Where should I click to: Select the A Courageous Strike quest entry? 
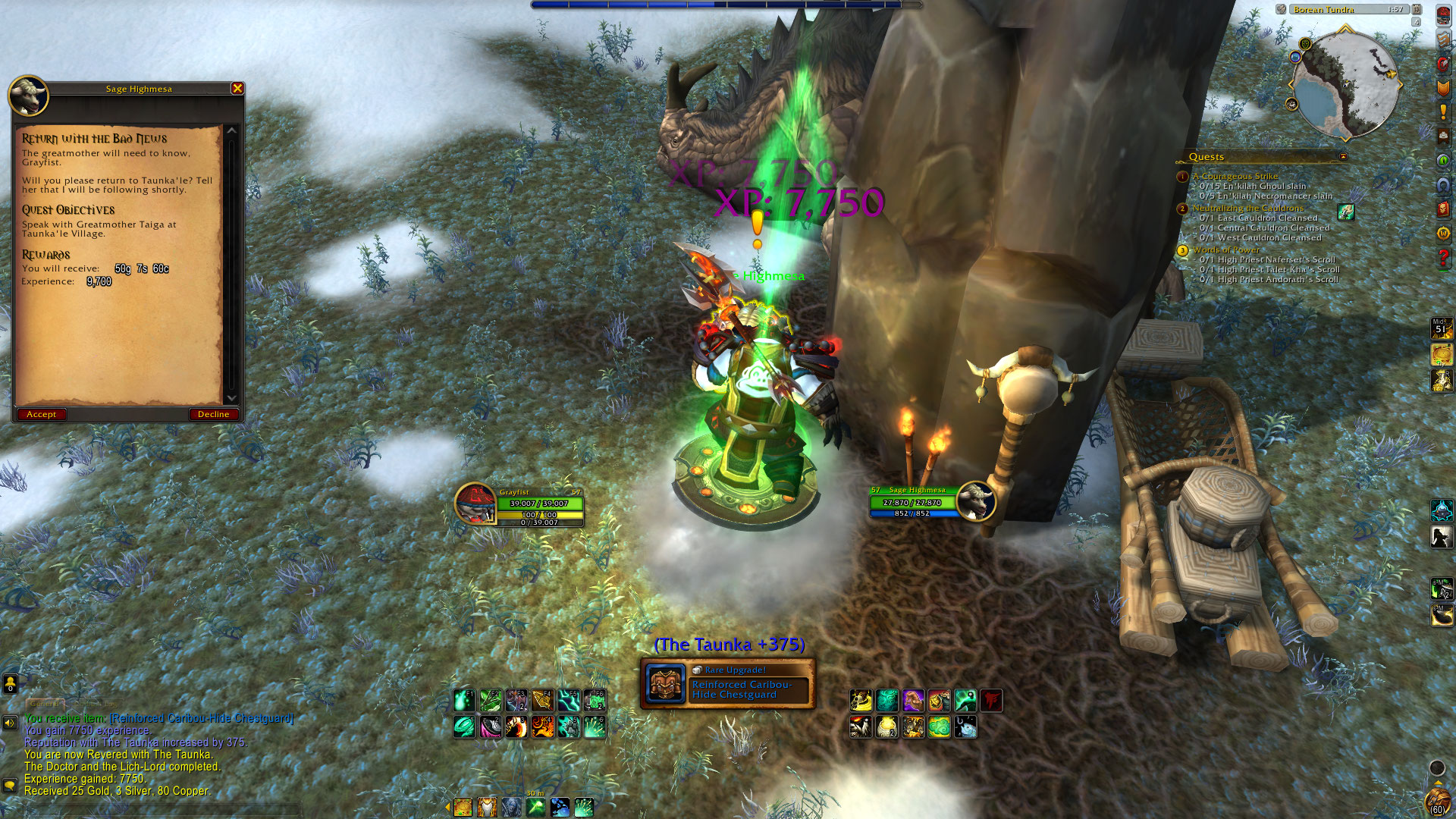[1235, 176]
